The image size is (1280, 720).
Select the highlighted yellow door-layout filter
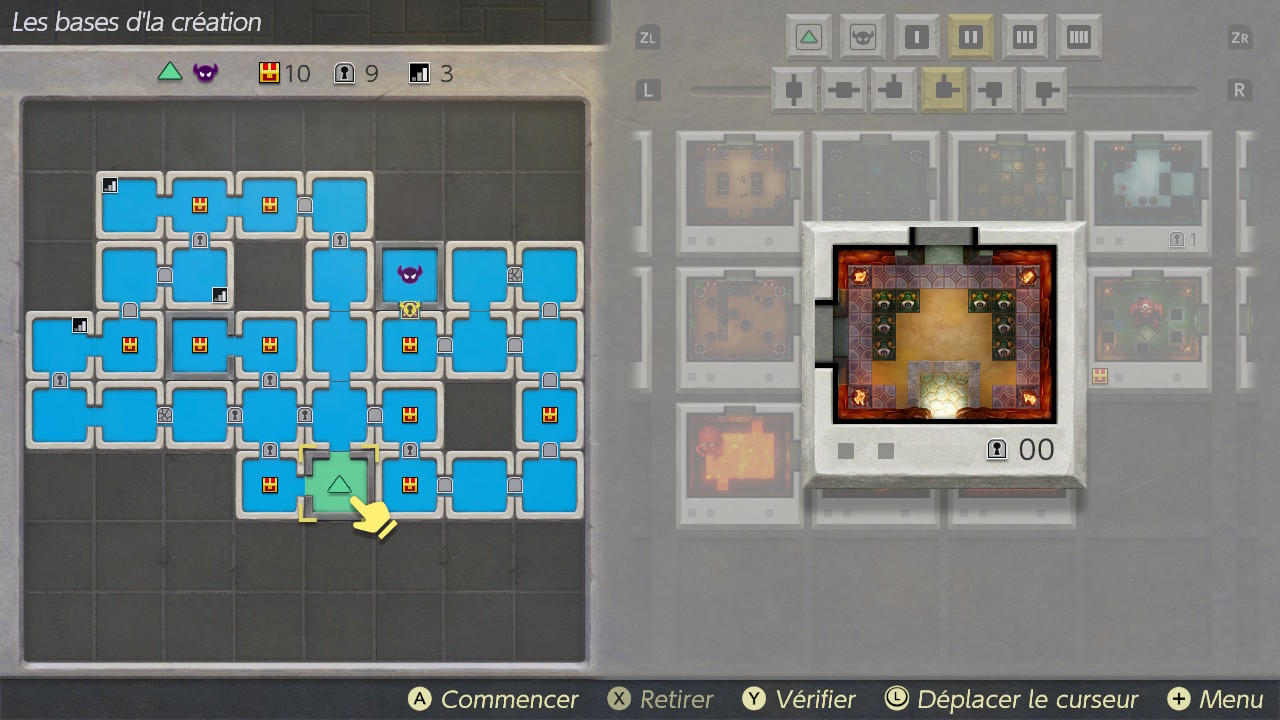[x=944, y=90]
